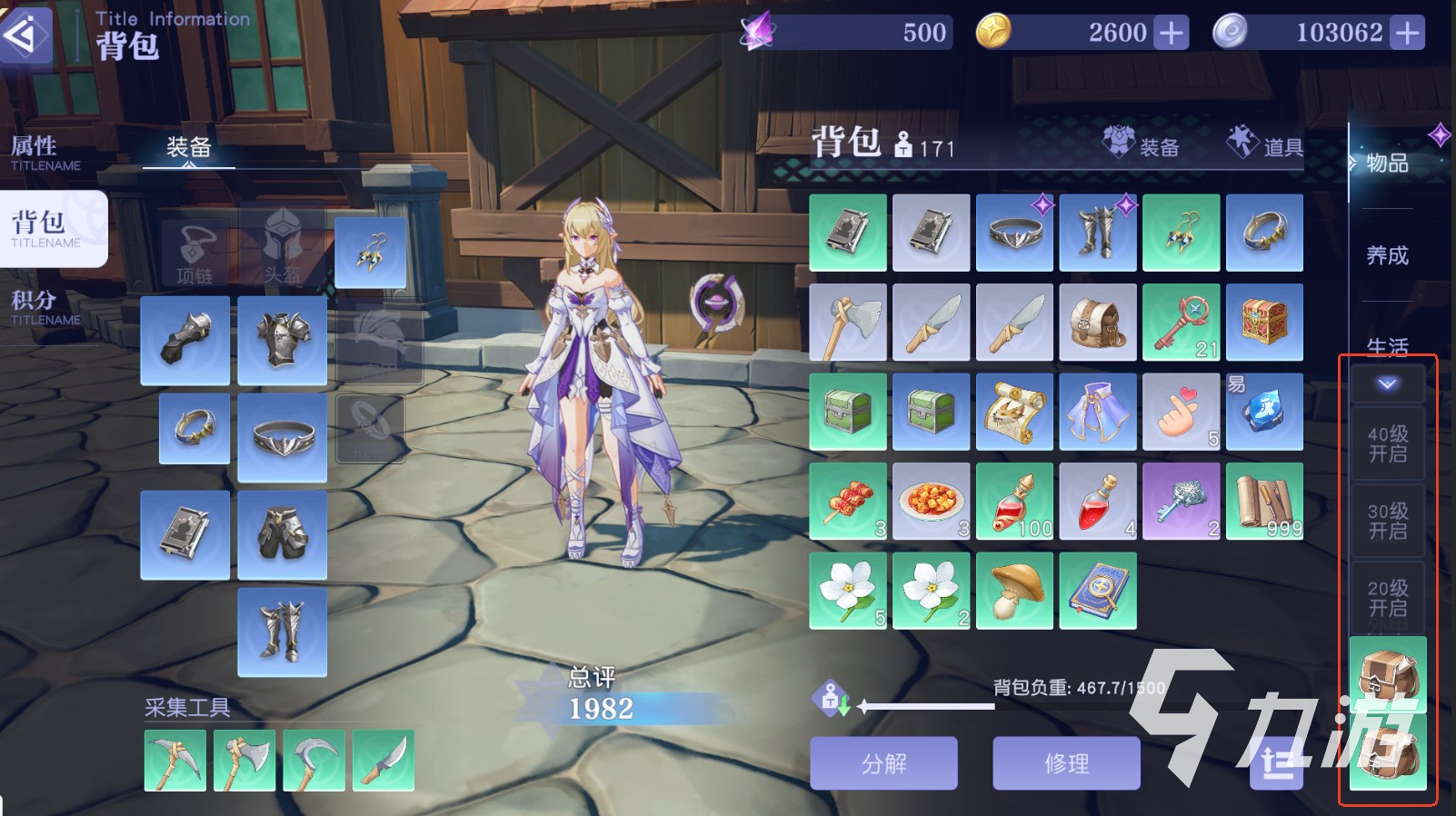Add more silver currency with the plus button
Image resolution: width=1456 pixels, height=816 pixels.
[1407, 34]
